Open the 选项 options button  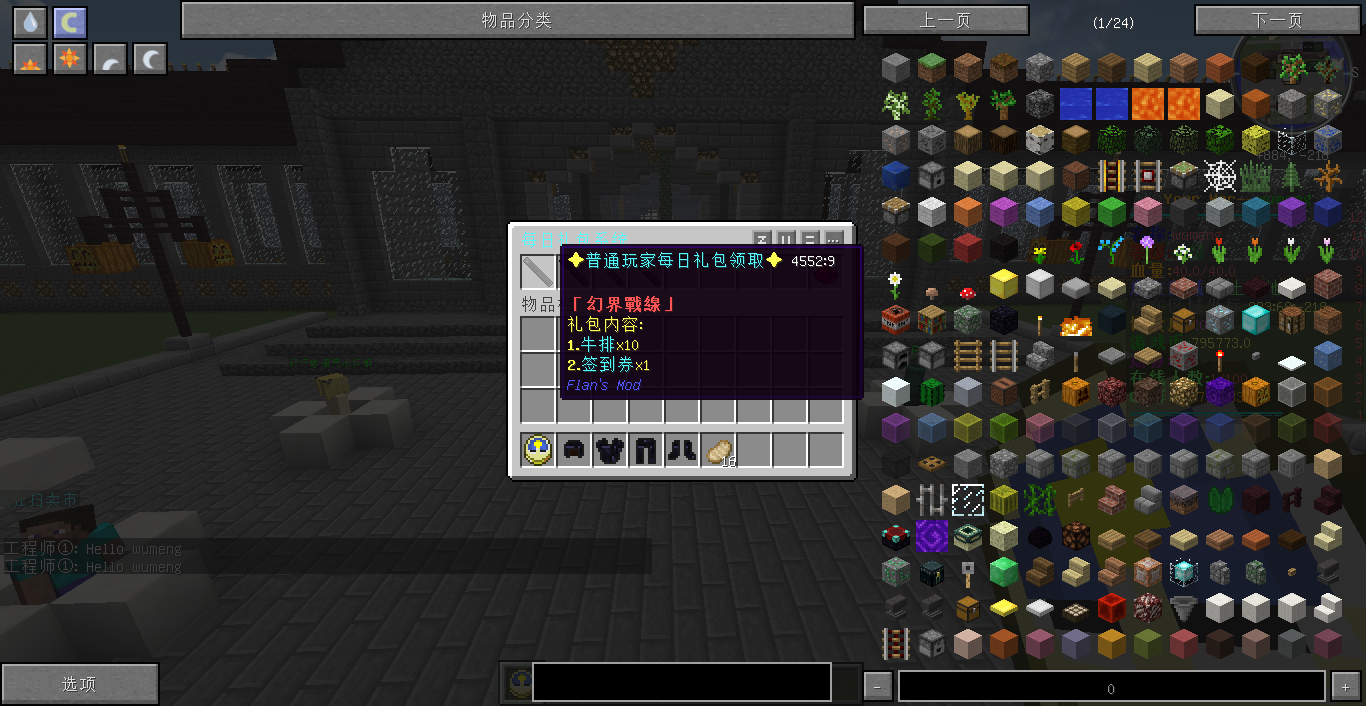(79, 684)
